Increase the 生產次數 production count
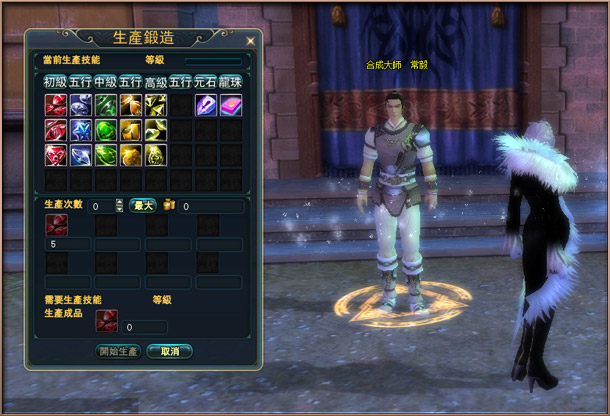Screen dimensions: 610x416 coord(120,202)
